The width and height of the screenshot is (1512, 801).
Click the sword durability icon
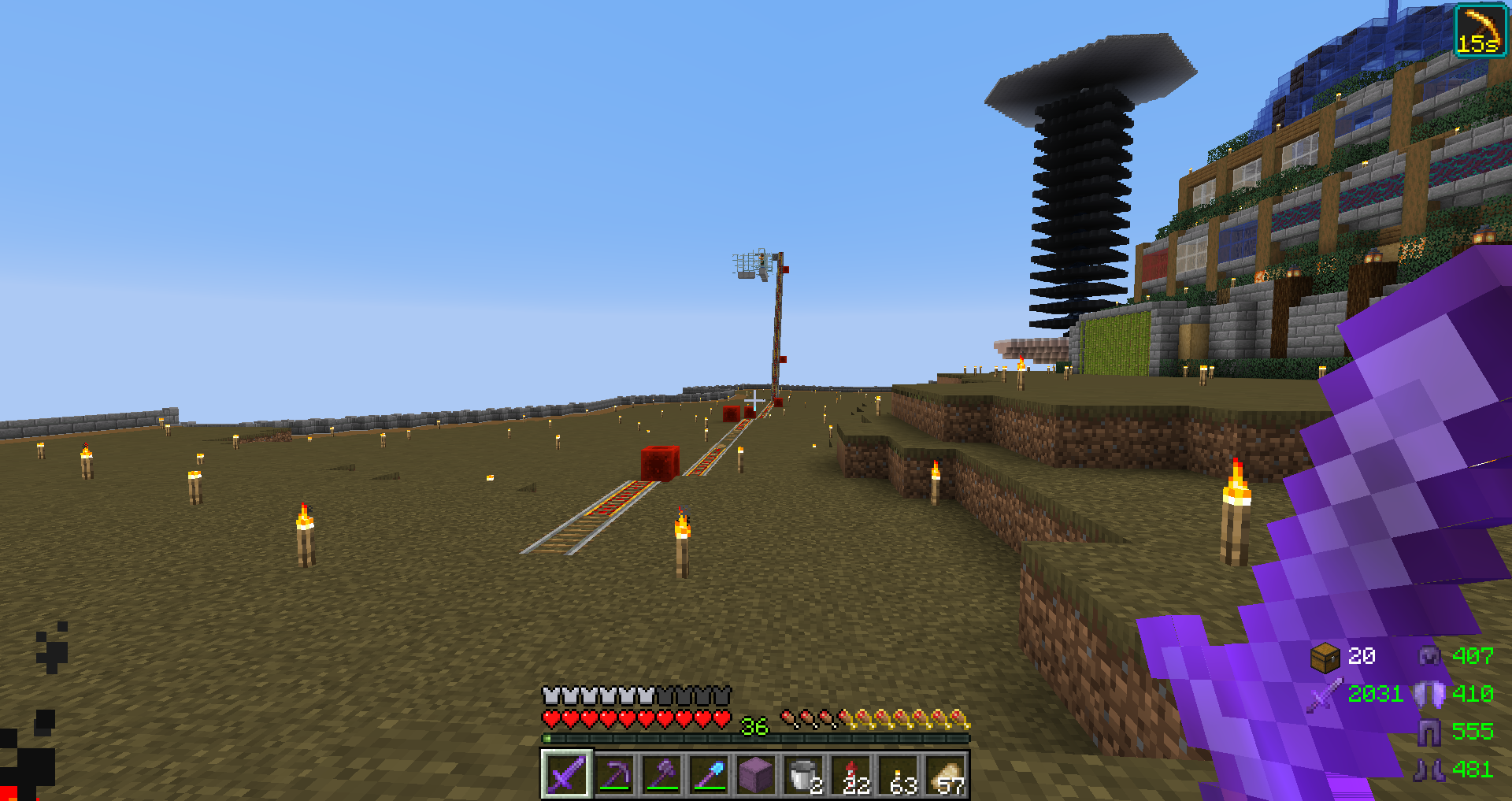[x=1325, y=695]
